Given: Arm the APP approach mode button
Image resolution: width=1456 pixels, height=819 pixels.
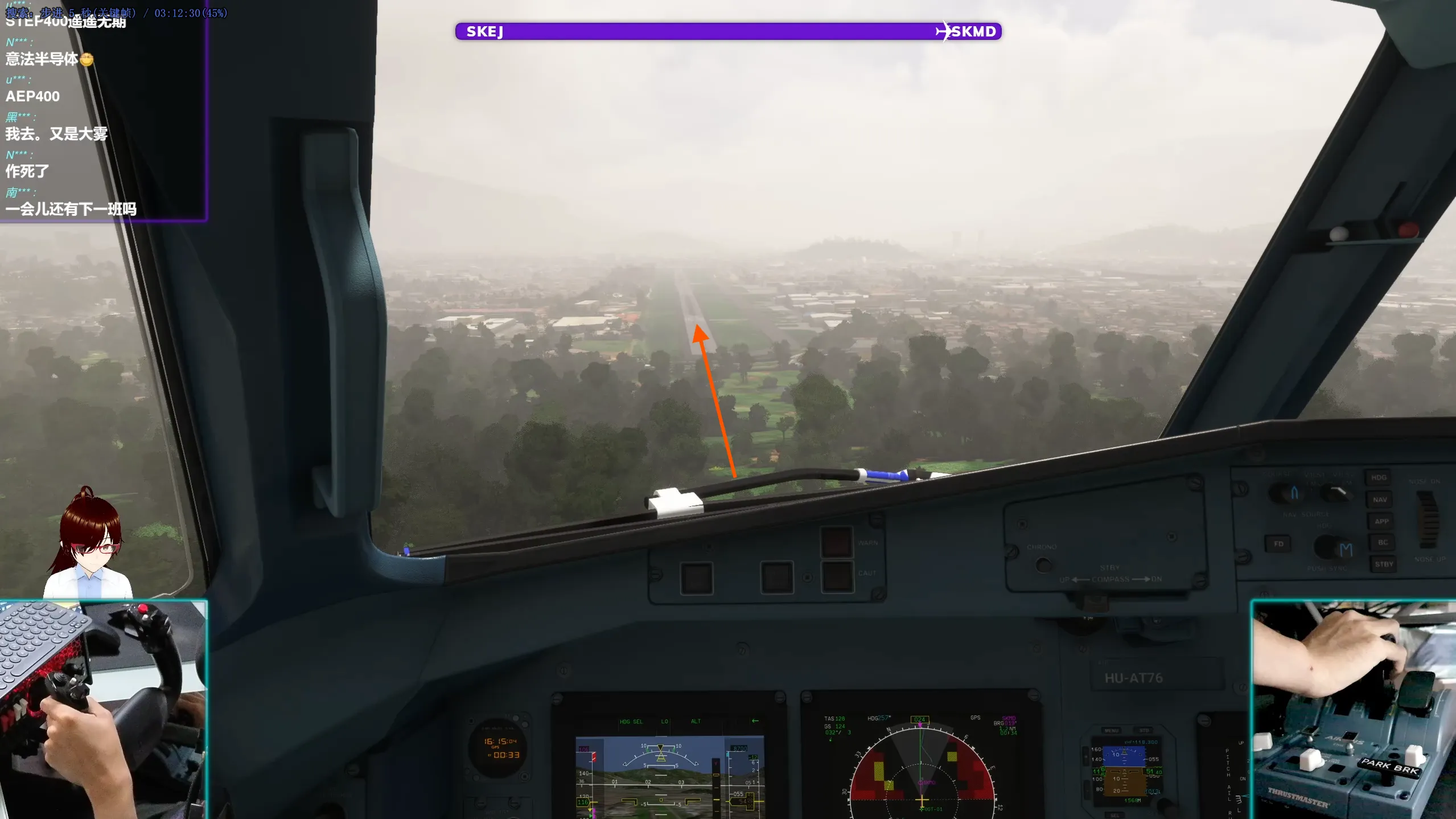Looking at the screenshot, I should point(1381,521).
